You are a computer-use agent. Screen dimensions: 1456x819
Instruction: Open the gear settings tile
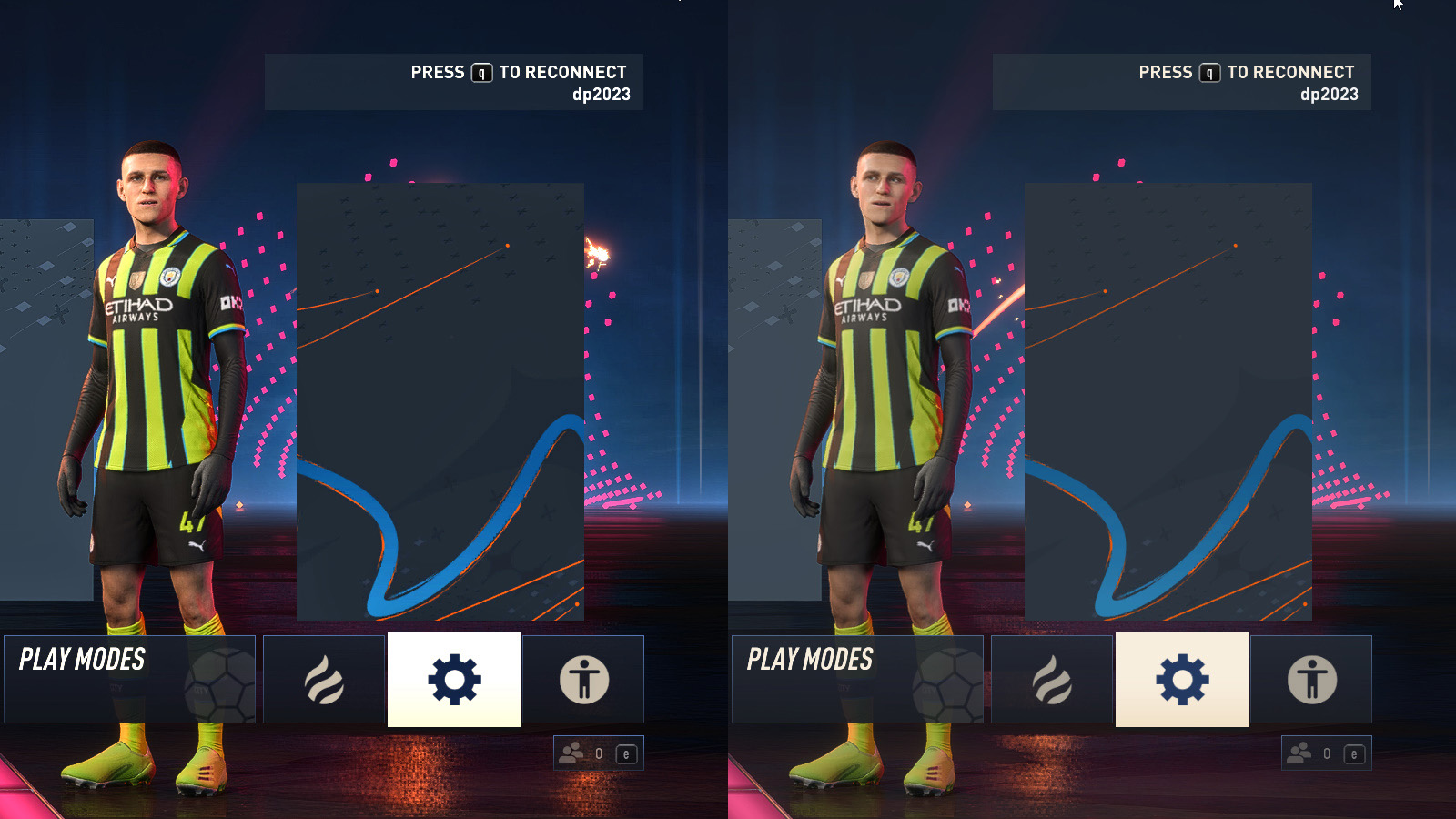pos(454,679)
